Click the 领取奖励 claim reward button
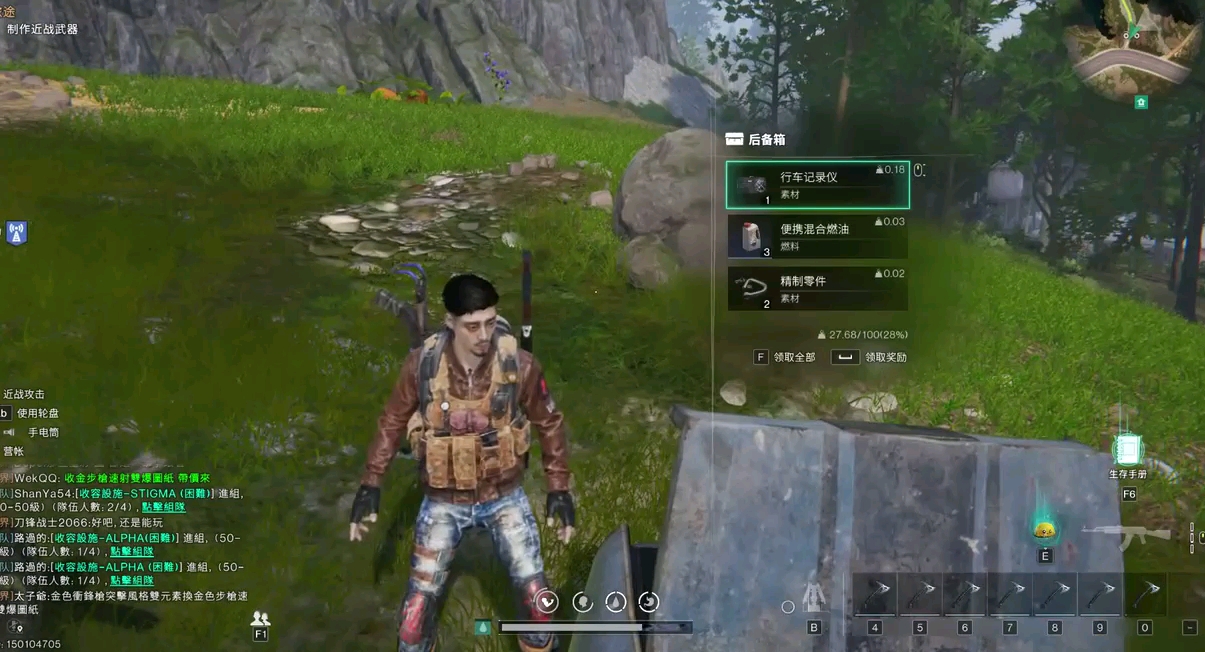The height and width of the screenshot is (652, 1205). point(870,357)
